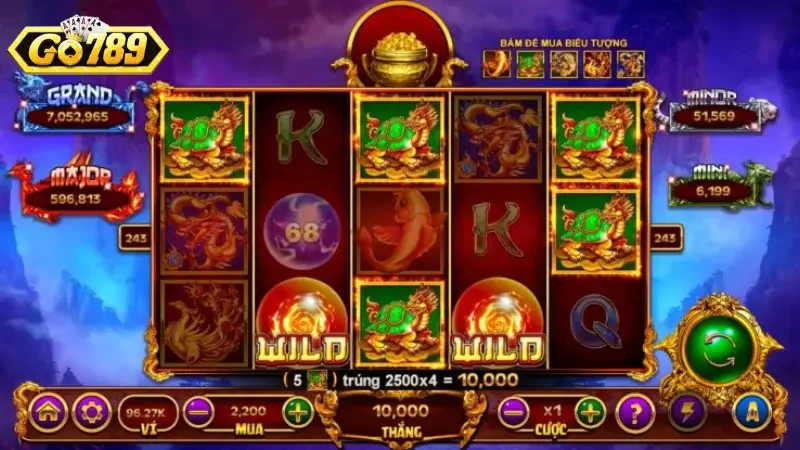Viewport: 800px width, 450px height.
Task: Open the gear settings menu
Action: pos(93,412)
